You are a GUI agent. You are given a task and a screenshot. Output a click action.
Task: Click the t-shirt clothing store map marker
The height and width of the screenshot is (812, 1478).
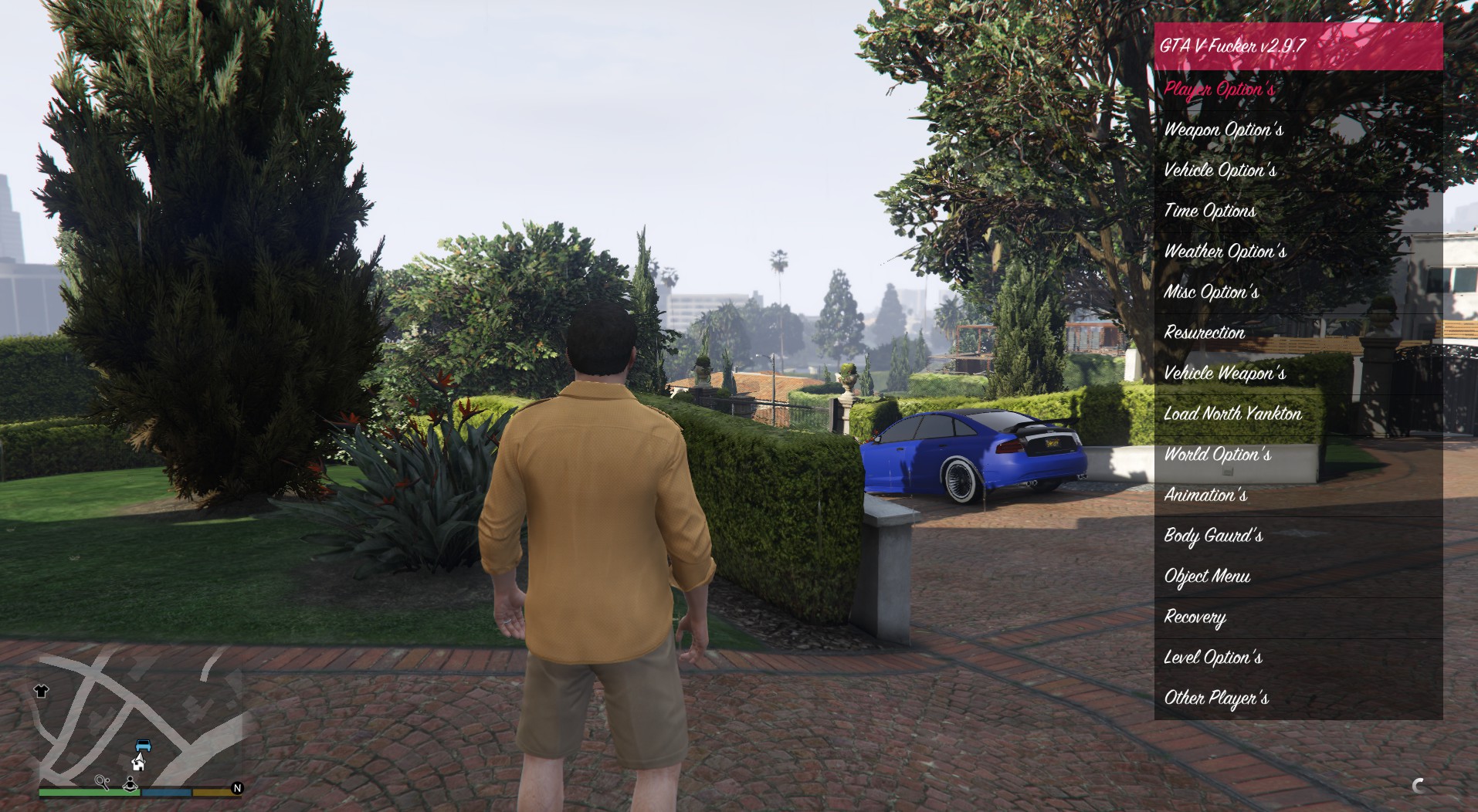42,691
